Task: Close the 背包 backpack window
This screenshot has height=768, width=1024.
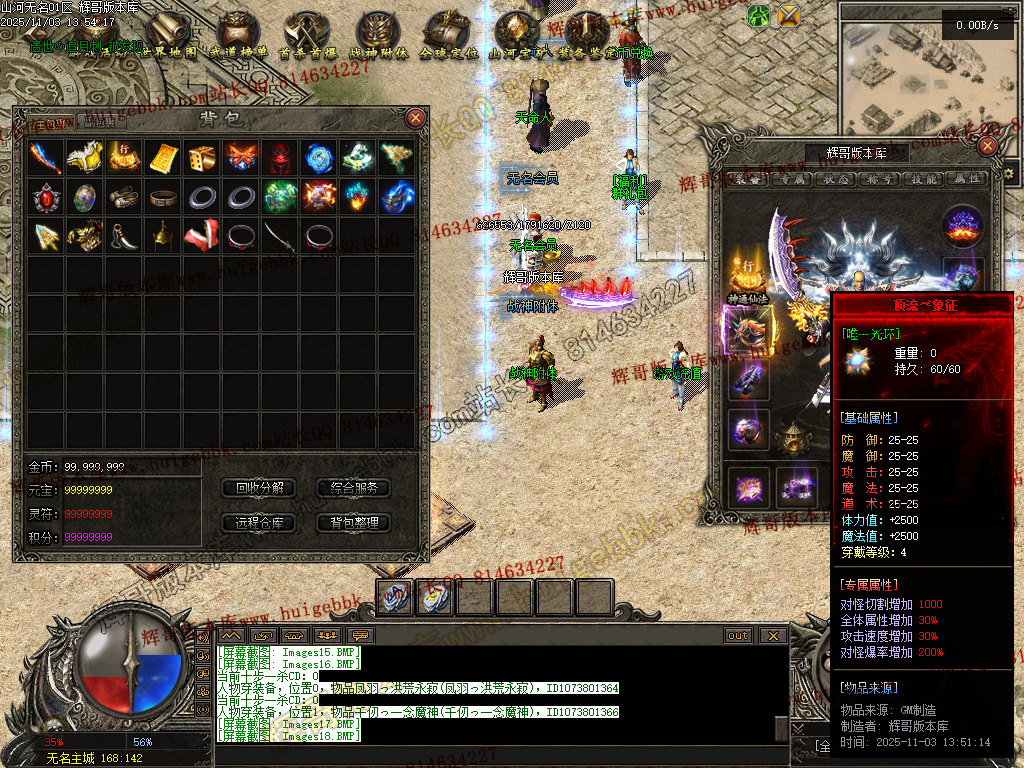Action: [416, 118]
